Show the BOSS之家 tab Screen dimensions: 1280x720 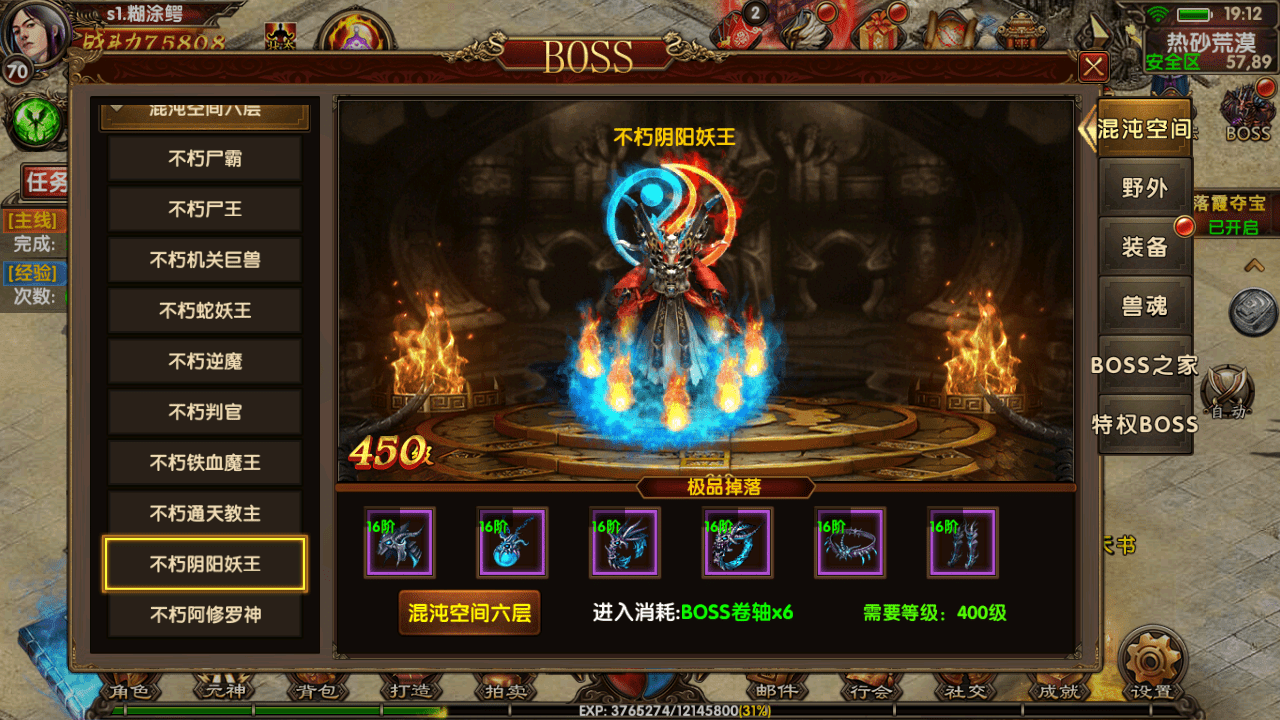(x=1145, y=365)
